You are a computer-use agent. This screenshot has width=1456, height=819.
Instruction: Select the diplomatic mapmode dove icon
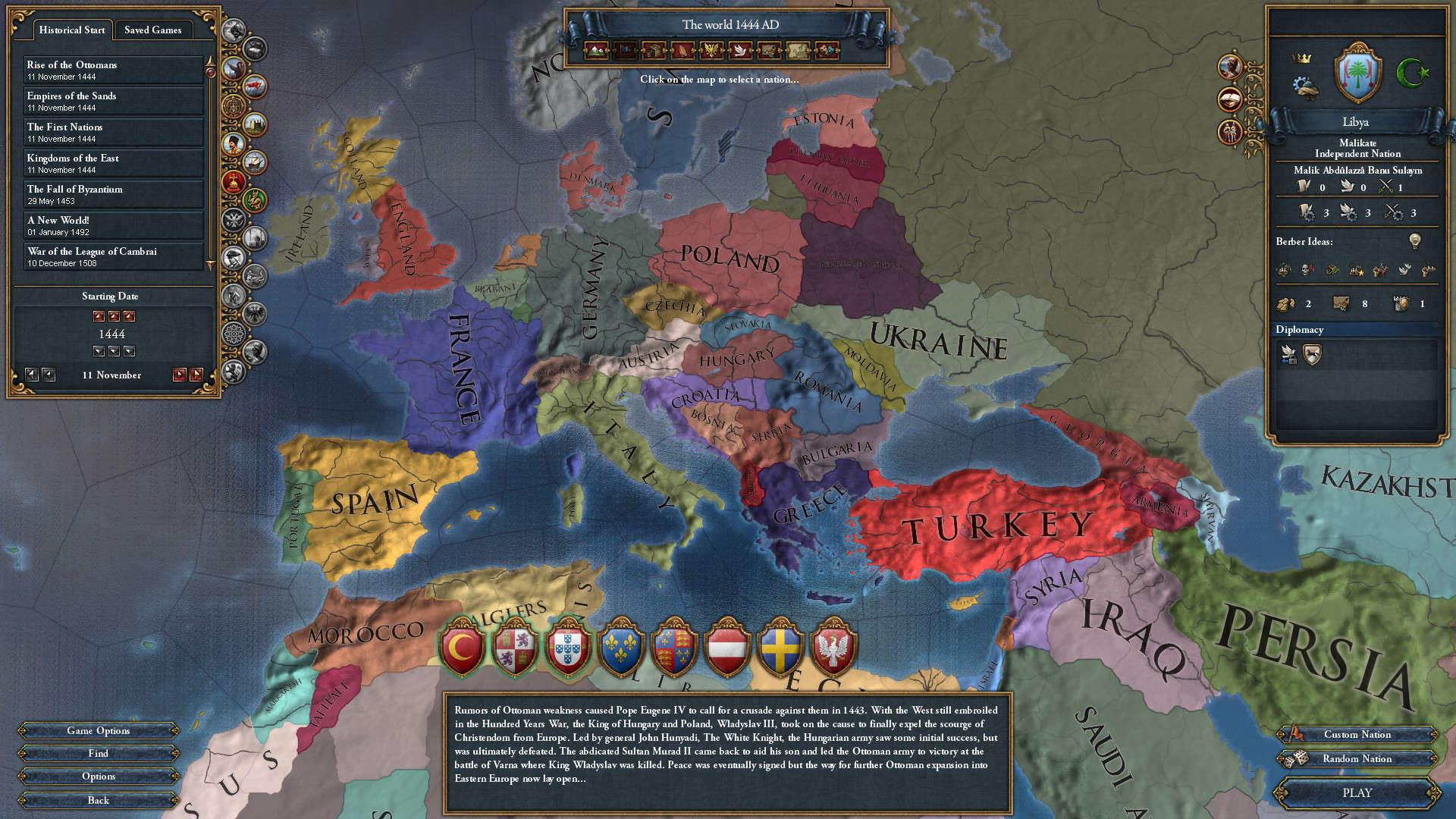[740, 51]
